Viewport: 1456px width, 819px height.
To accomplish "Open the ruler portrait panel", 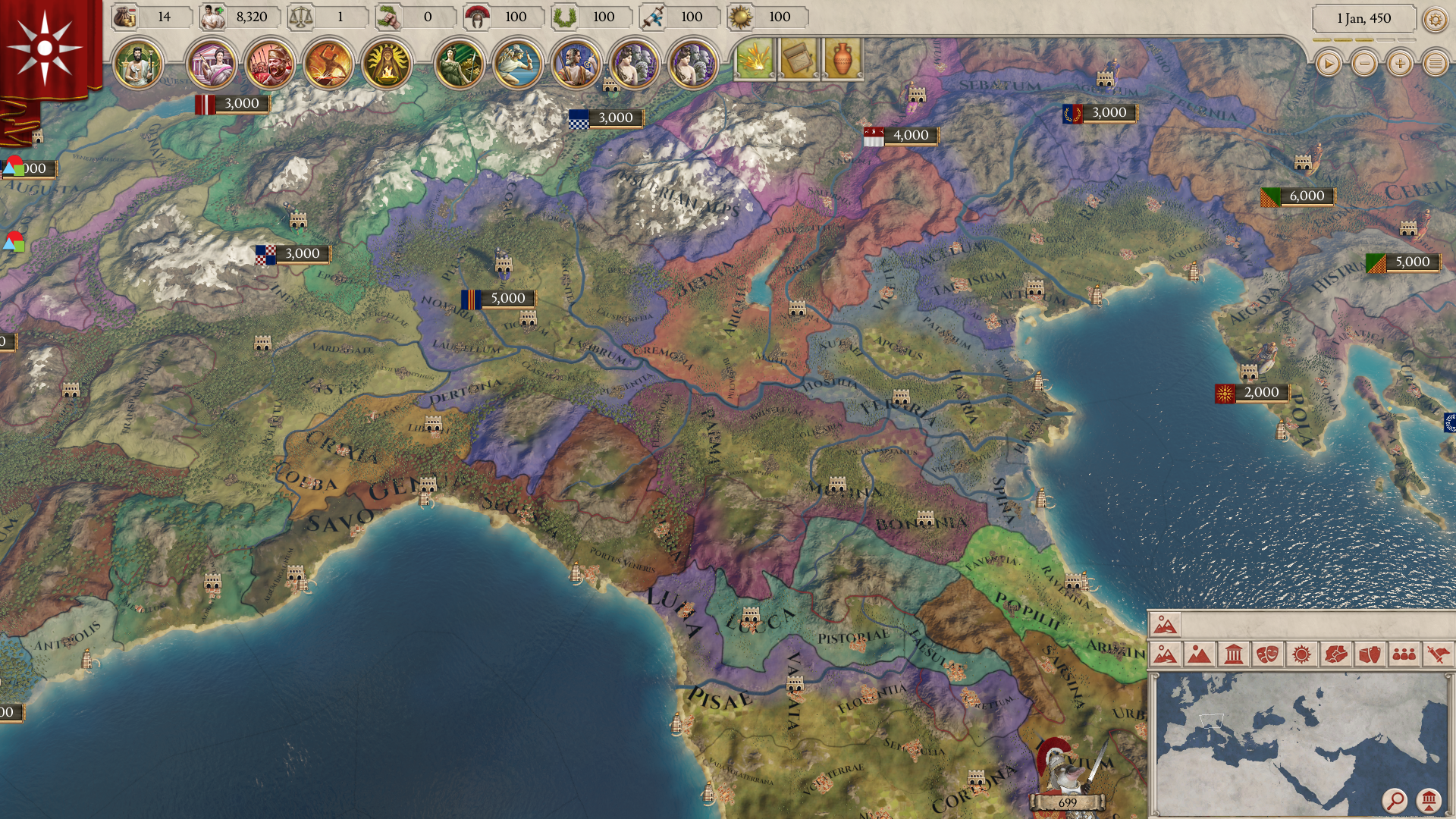I will coord(138,64).
